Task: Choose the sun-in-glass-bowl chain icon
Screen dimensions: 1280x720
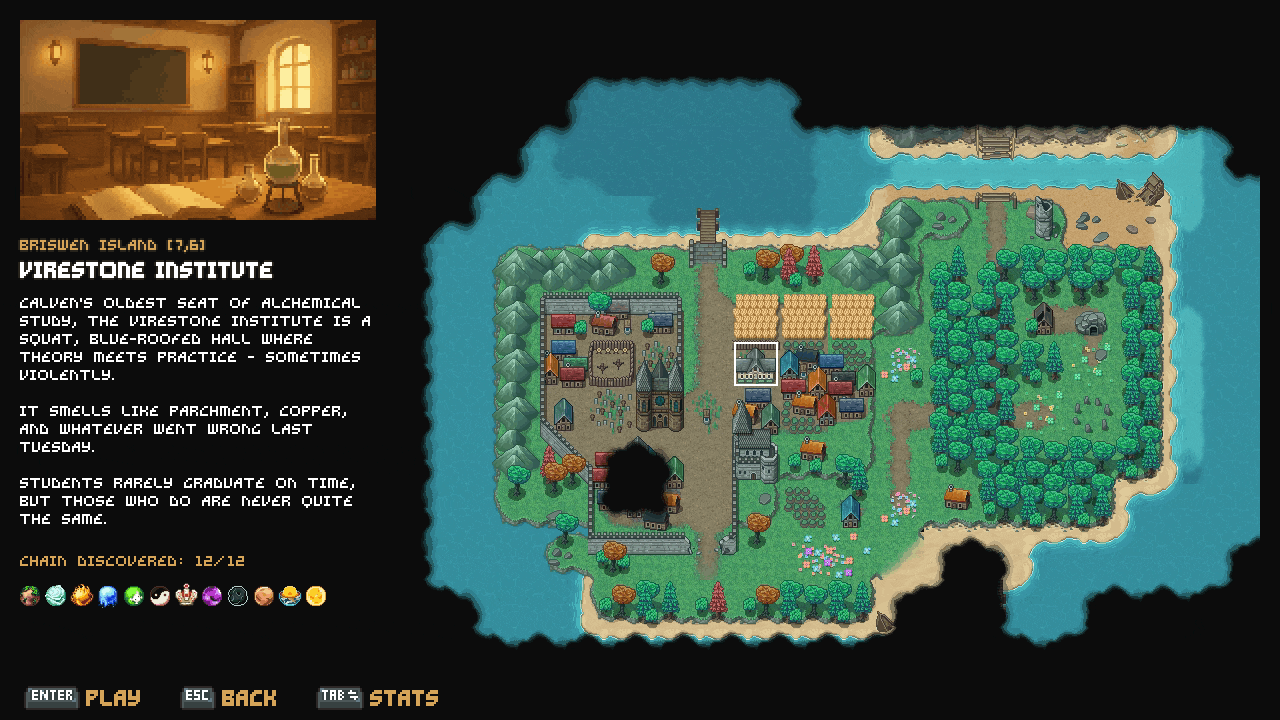Action: click(290, 597)
